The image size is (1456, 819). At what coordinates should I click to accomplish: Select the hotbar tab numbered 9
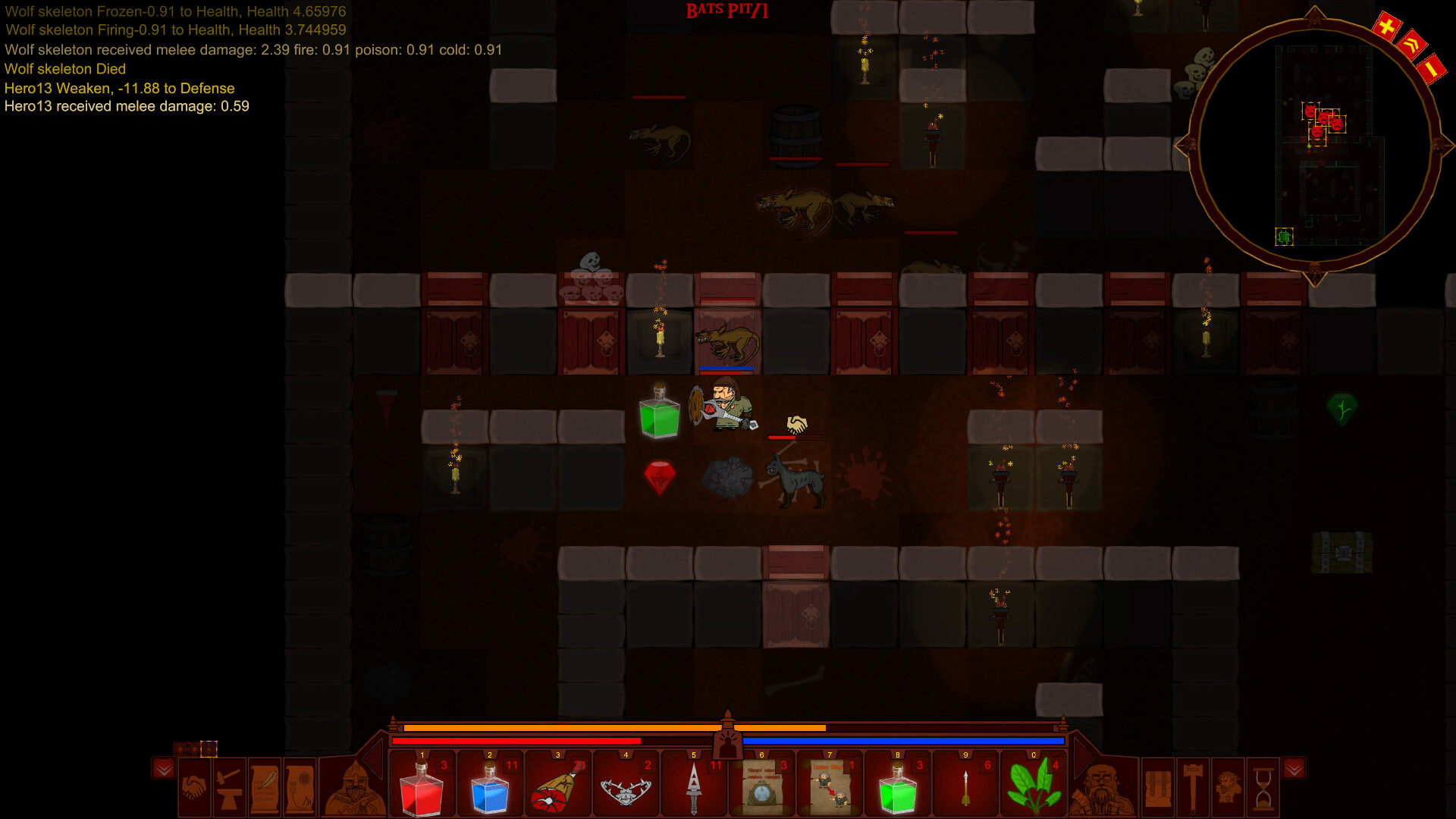point(965,755)
